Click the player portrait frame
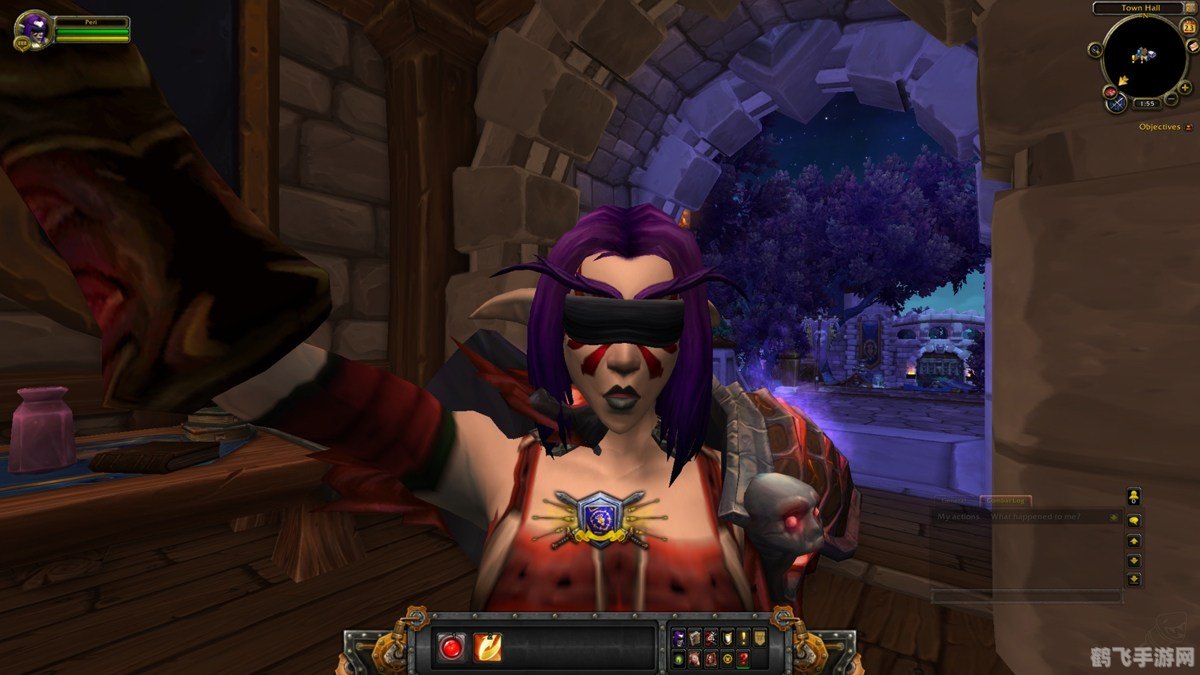This screenshot has height=675, width=1200. click(x=35, y=30)
